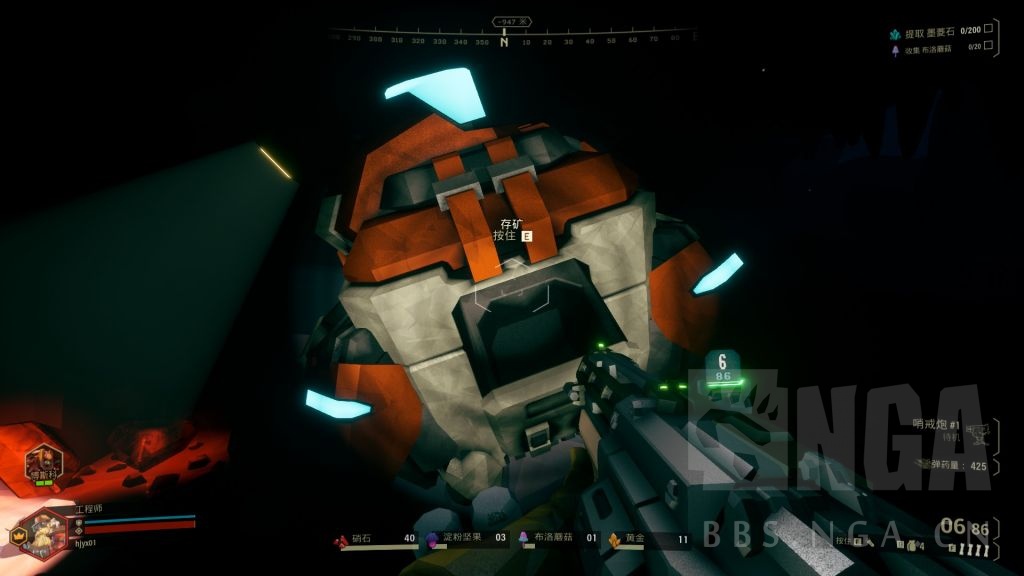This screenshot has width=1024, height=576.
Task: Select the grenade count icon
Action: pos(911,544)
